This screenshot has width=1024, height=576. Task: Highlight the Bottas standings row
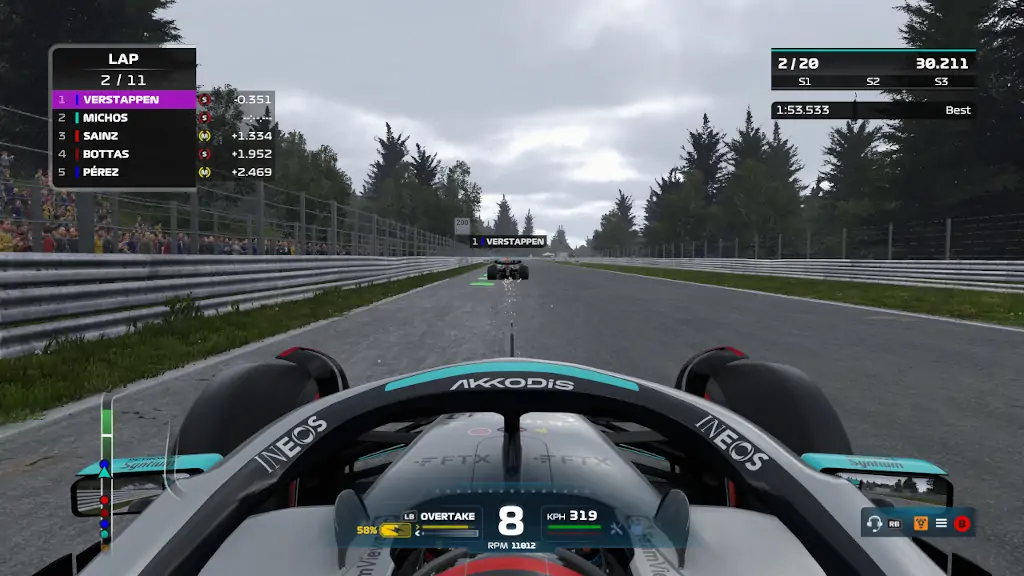tap(124, 154)
